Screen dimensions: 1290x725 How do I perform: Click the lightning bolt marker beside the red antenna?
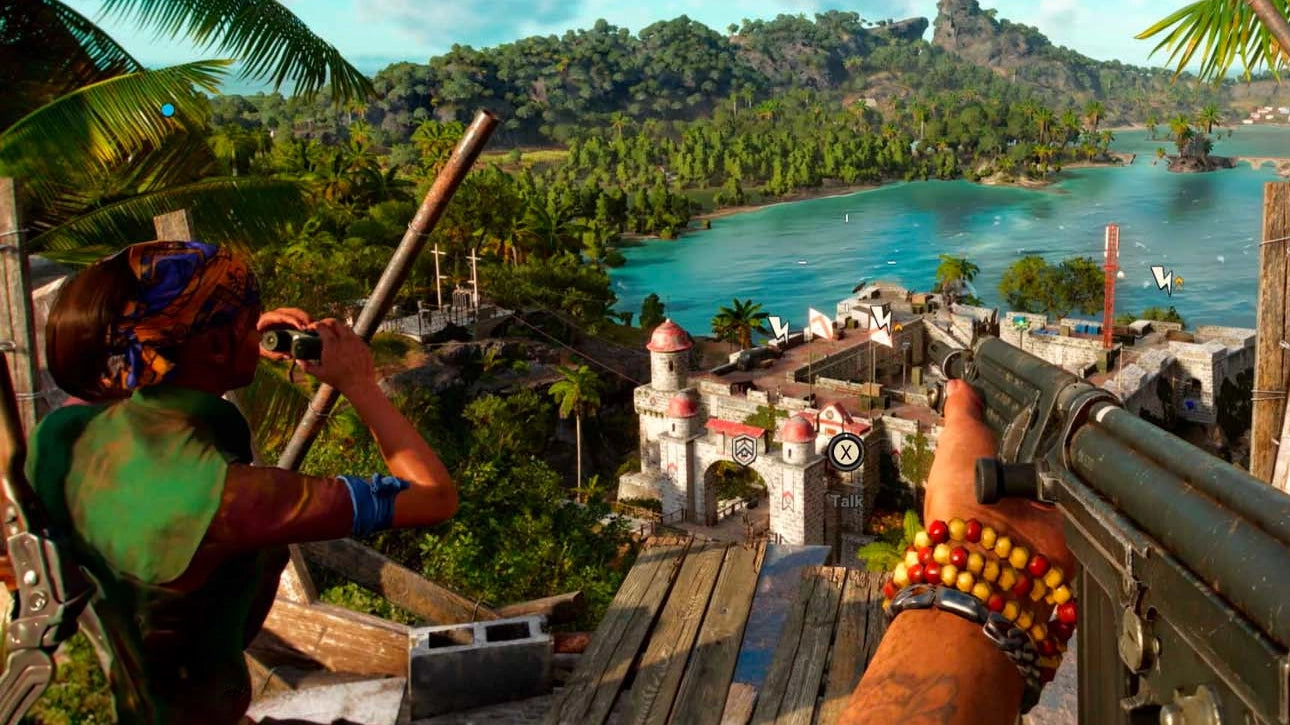click(x=1162, y=279)
